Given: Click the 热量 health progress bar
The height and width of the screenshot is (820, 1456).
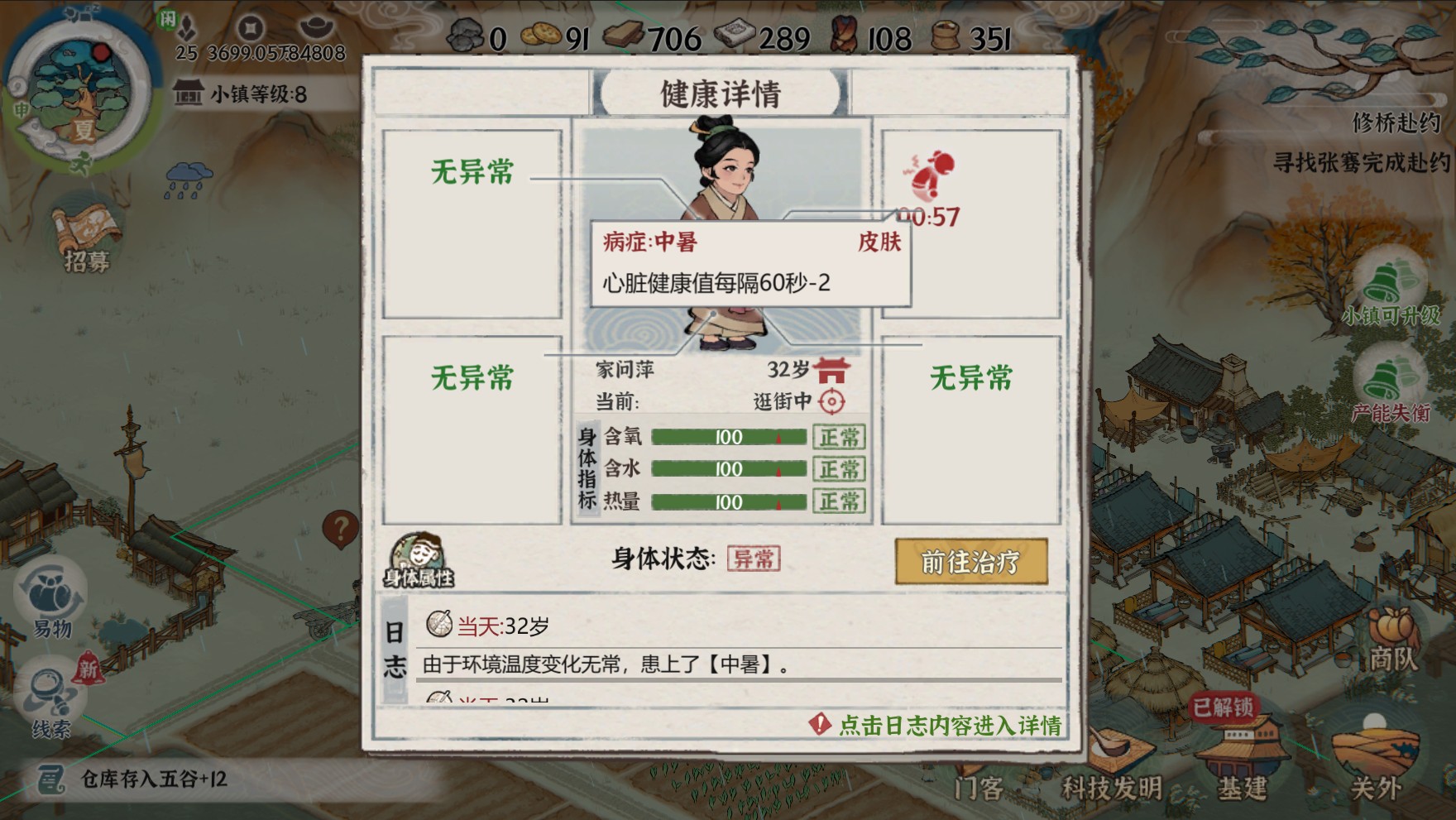Looking at the screenshot, I should [728, 501].
